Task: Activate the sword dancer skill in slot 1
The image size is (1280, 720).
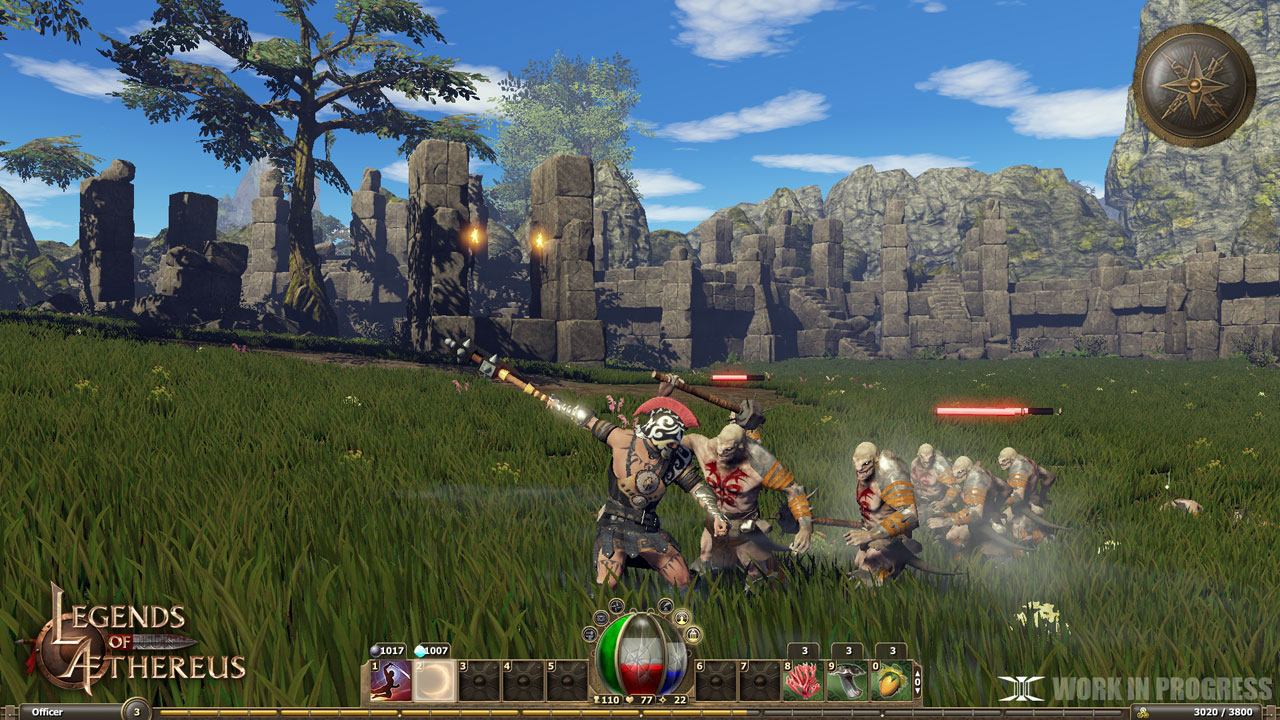Action: pos(392,680)
